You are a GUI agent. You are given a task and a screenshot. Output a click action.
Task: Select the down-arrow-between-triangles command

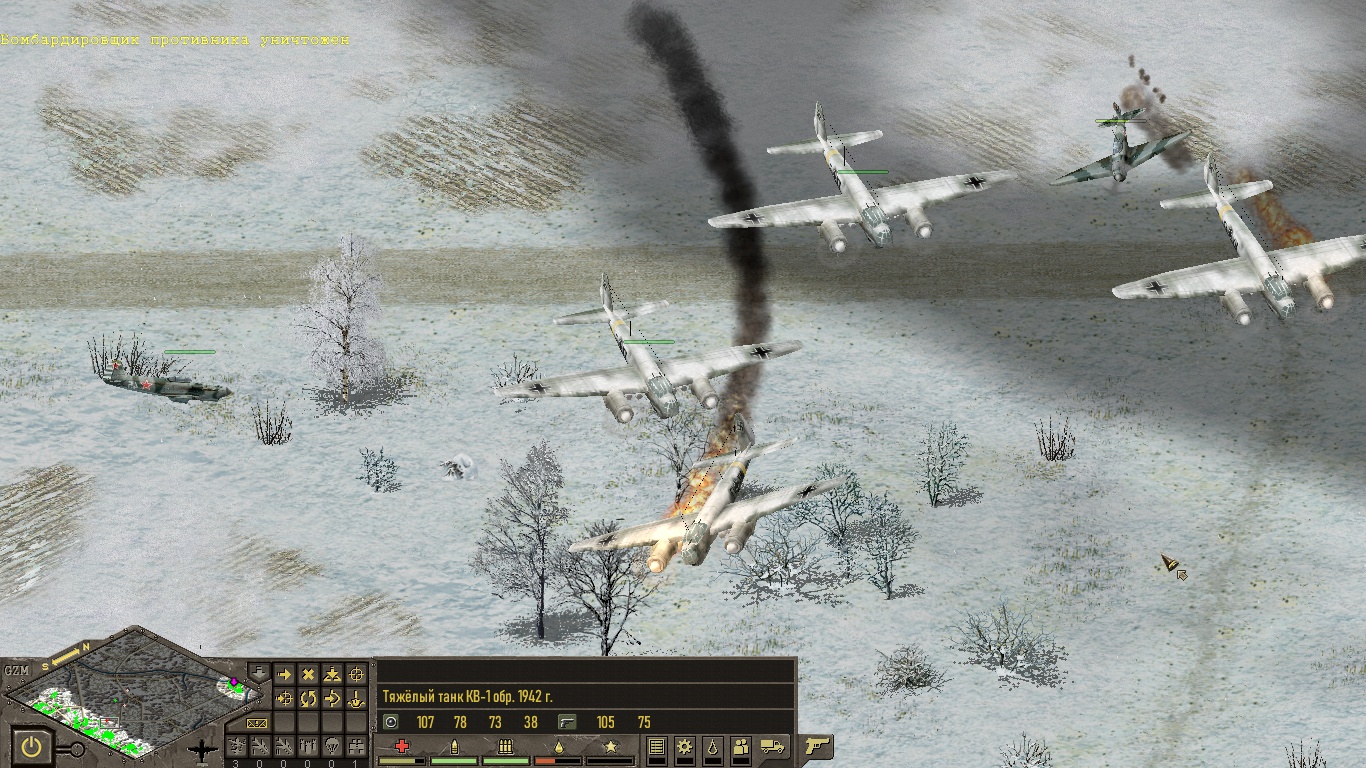click(x=332, y=675)
